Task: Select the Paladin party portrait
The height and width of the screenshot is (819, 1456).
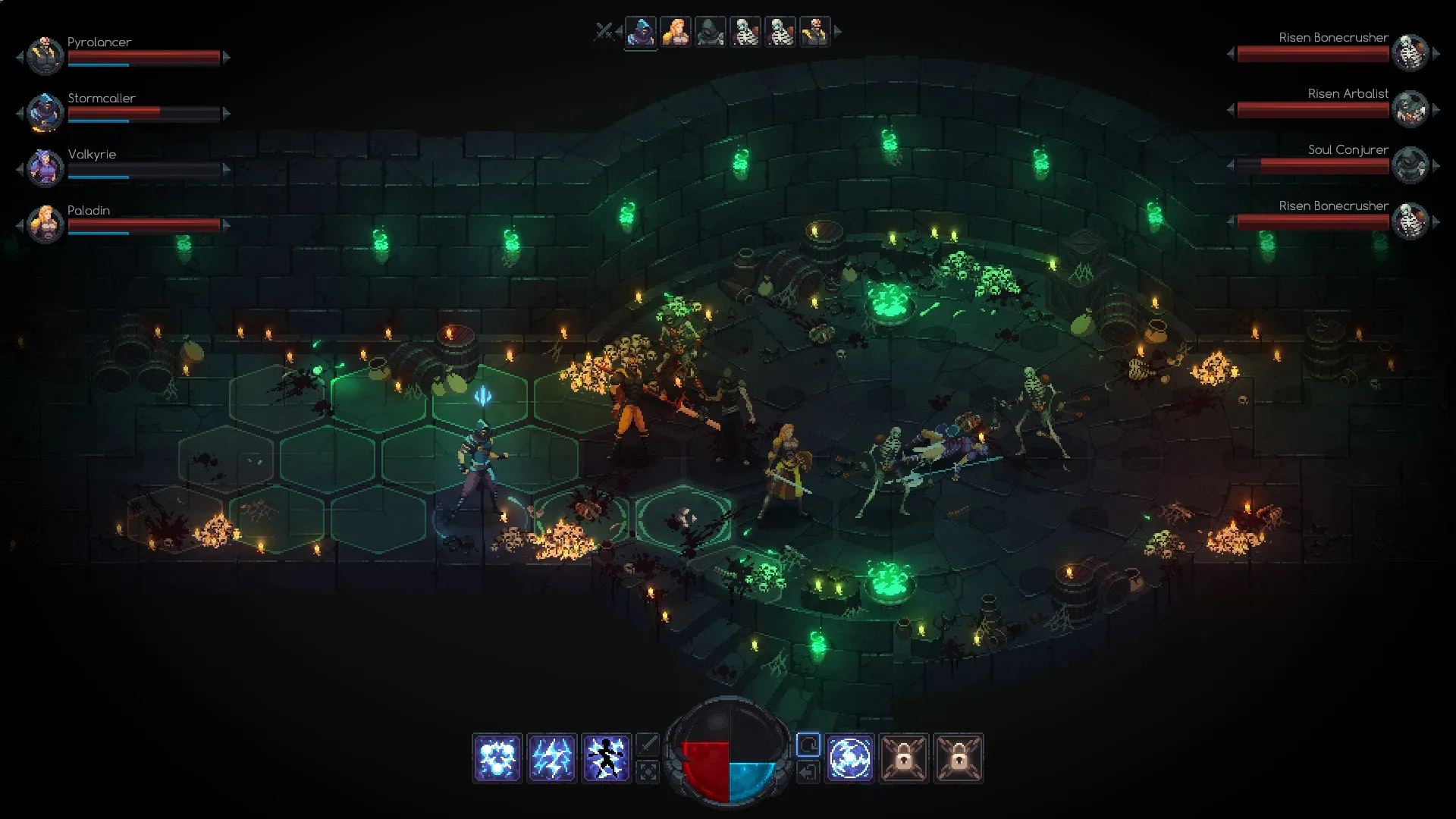Action: 45,224
